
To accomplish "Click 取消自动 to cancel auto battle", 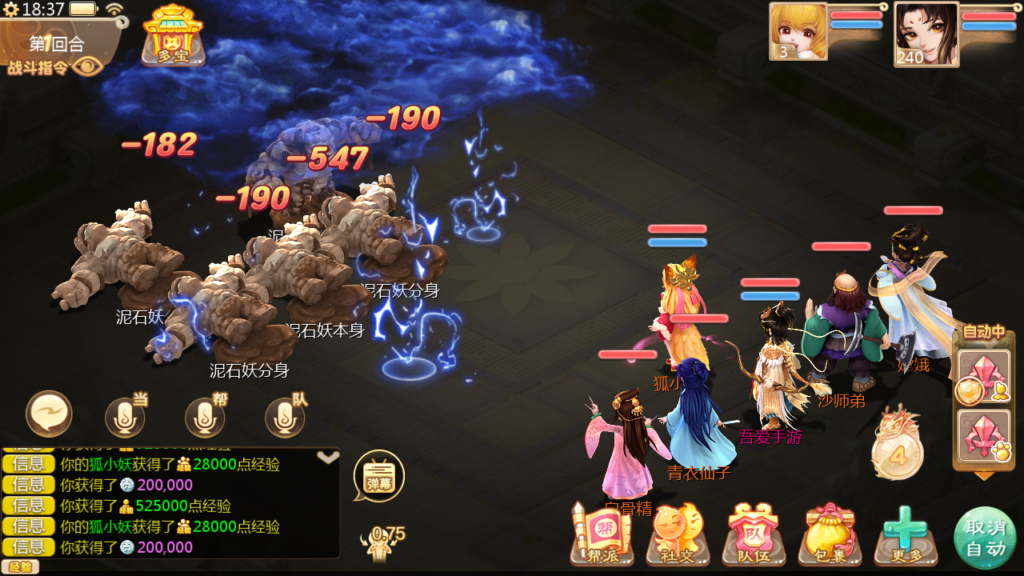I will 985,537.
